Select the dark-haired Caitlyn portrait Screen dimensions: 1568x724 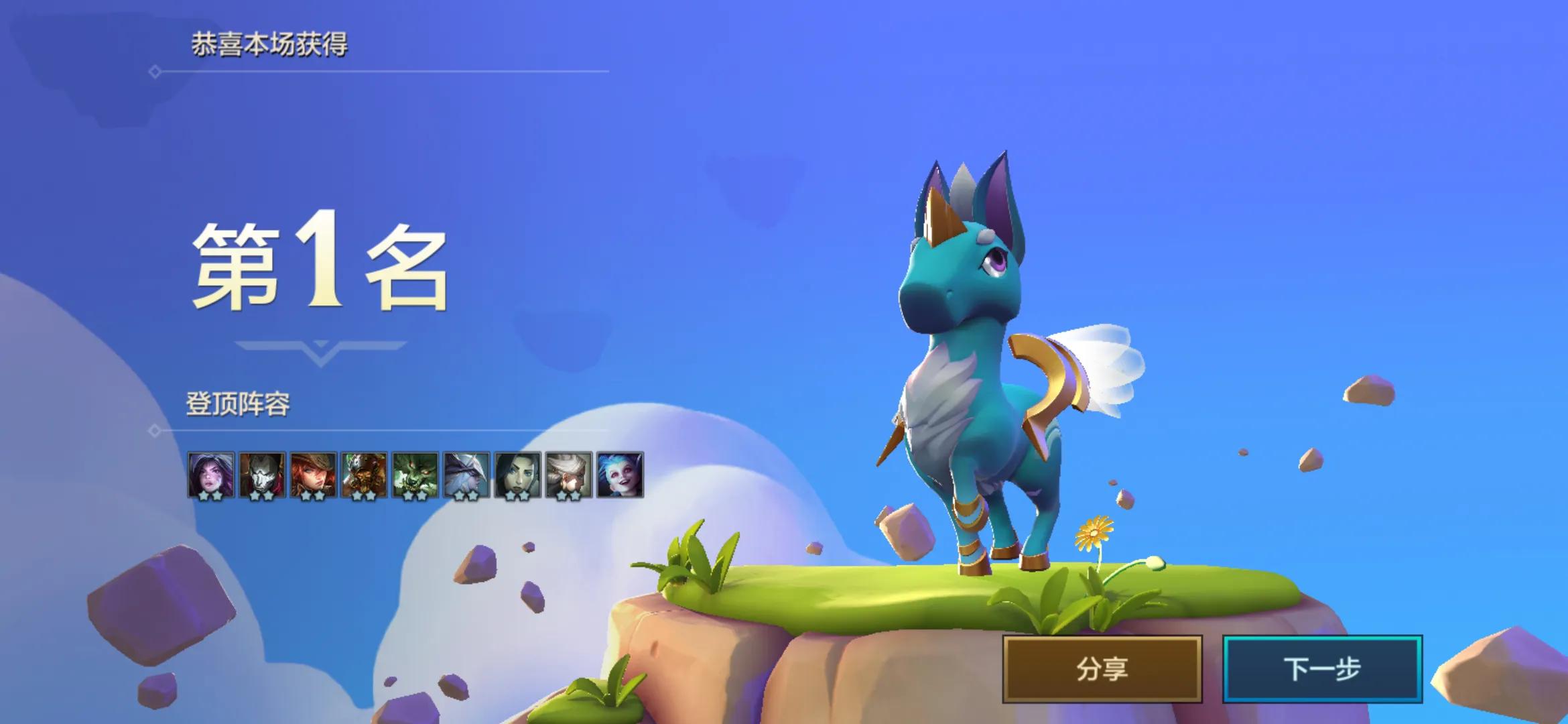click(x=517, y=475)
